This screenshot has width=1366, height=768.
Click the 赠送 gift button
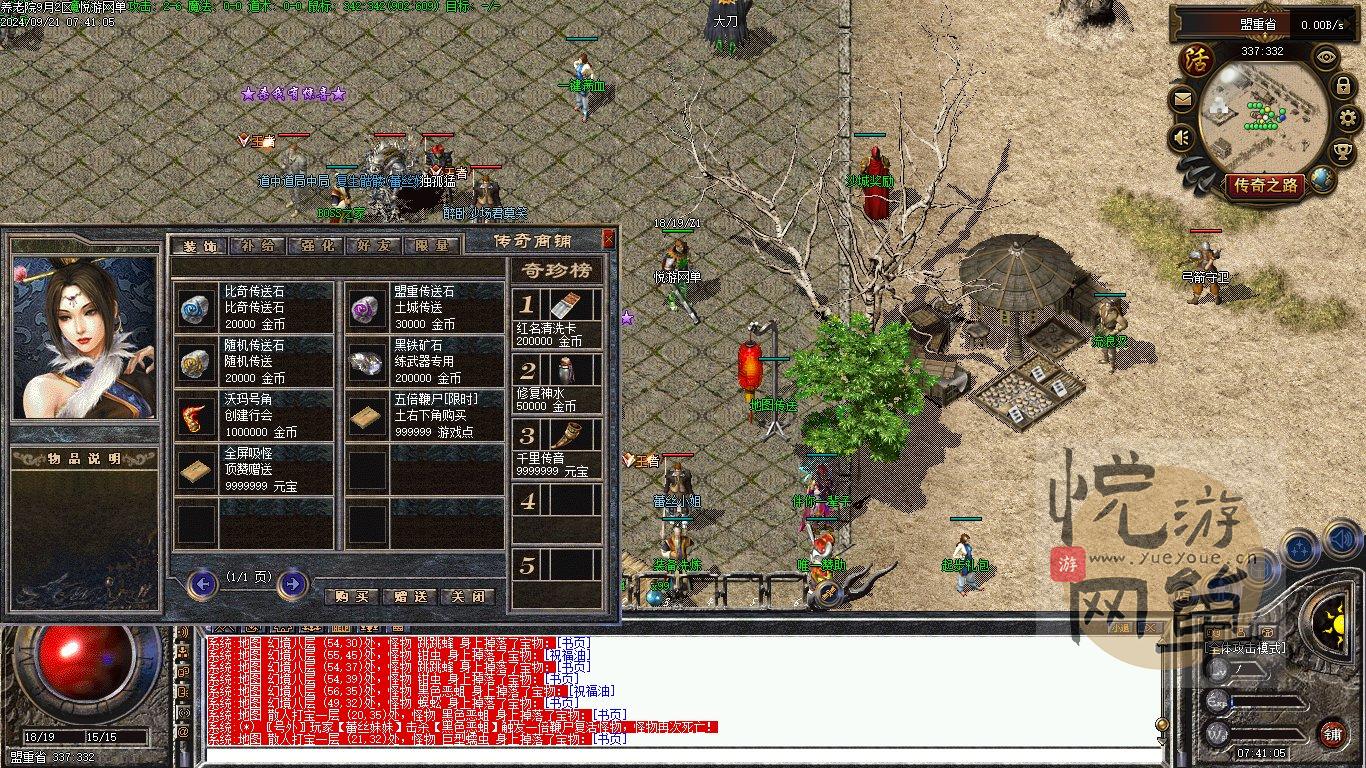click(x=410, y=596)
